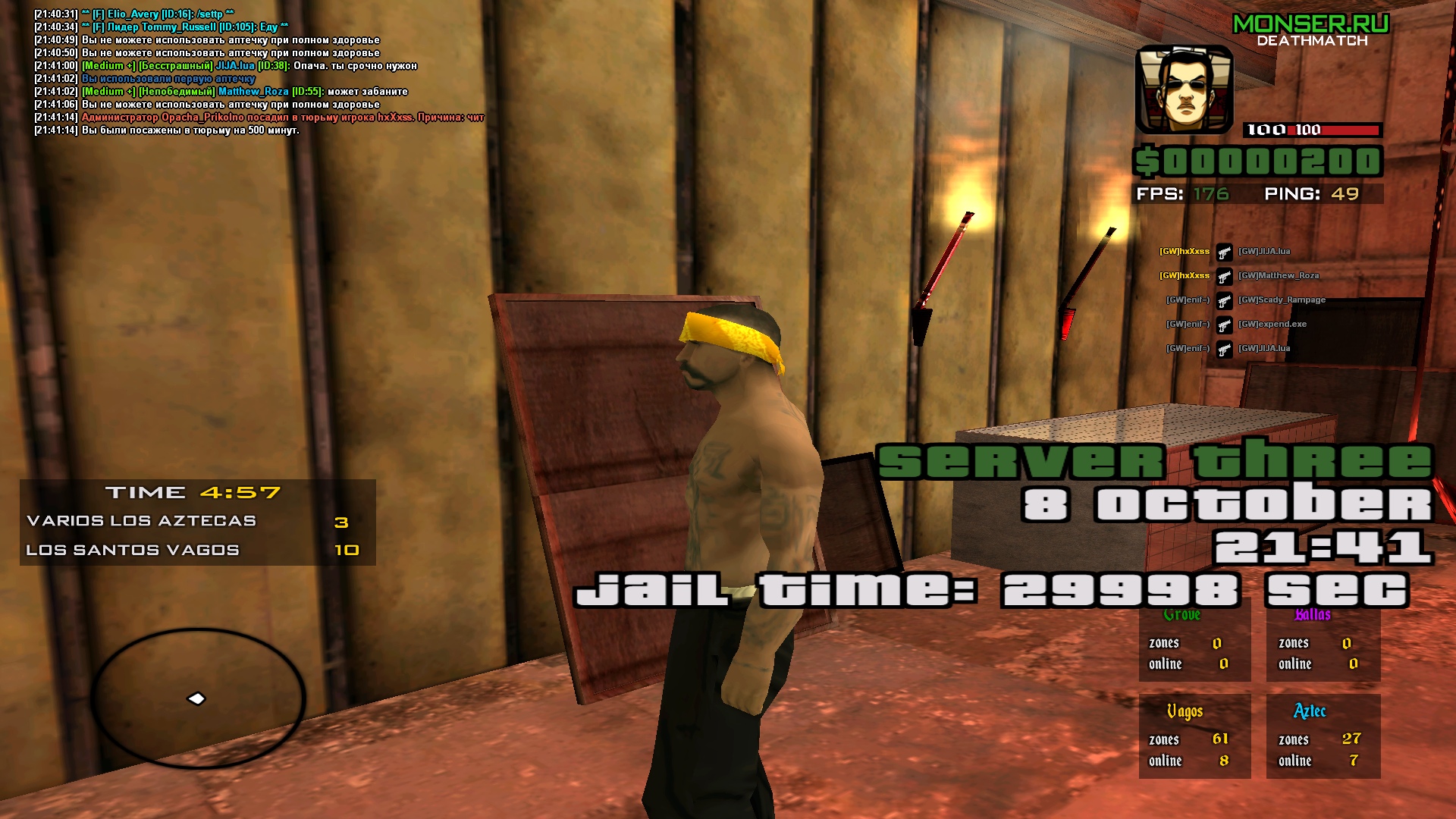Select the red administrator jail chat message

coord(282,118)
